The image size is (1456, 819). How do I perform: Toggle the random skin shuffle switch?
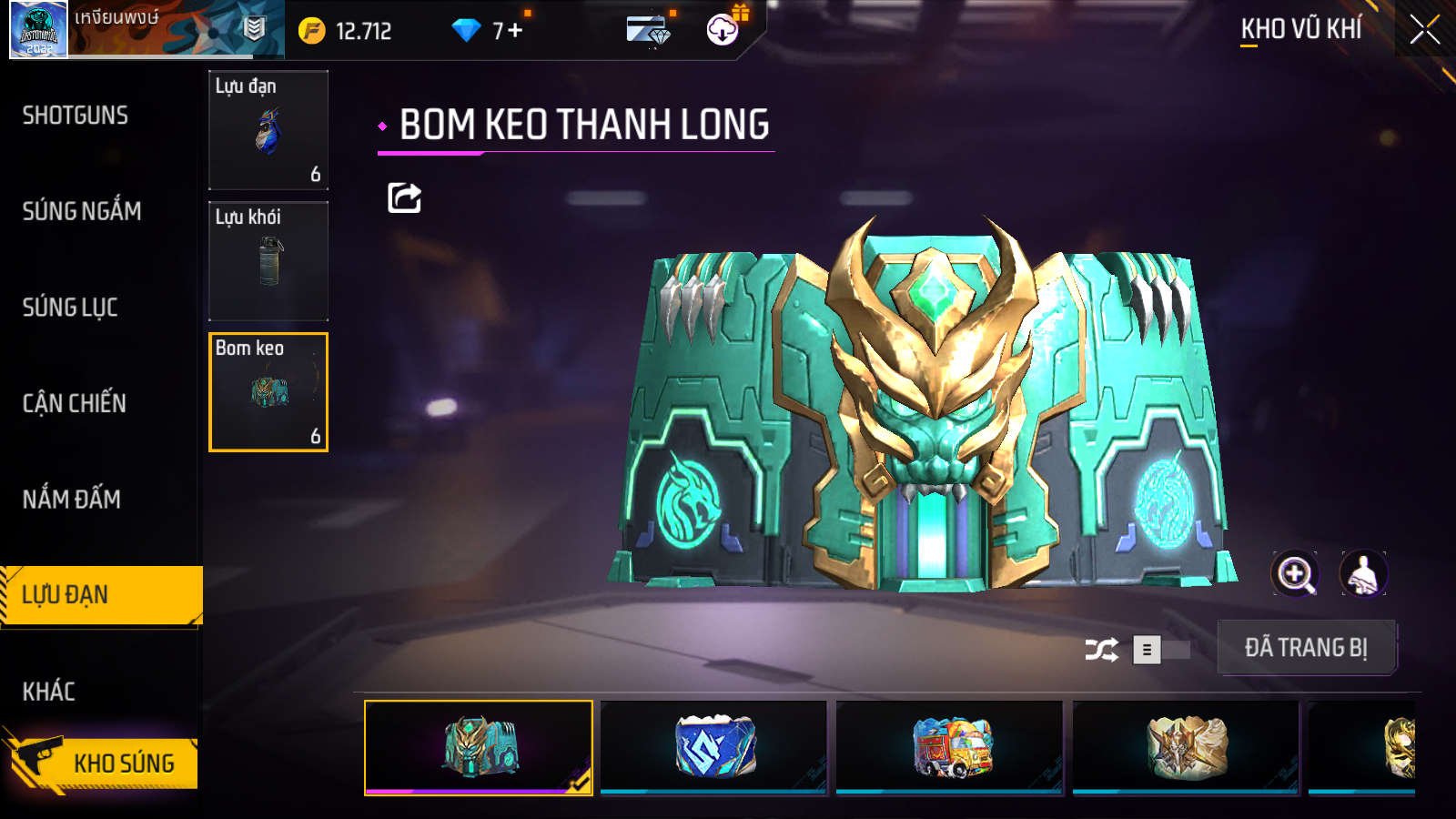(x=1161, y=650)
